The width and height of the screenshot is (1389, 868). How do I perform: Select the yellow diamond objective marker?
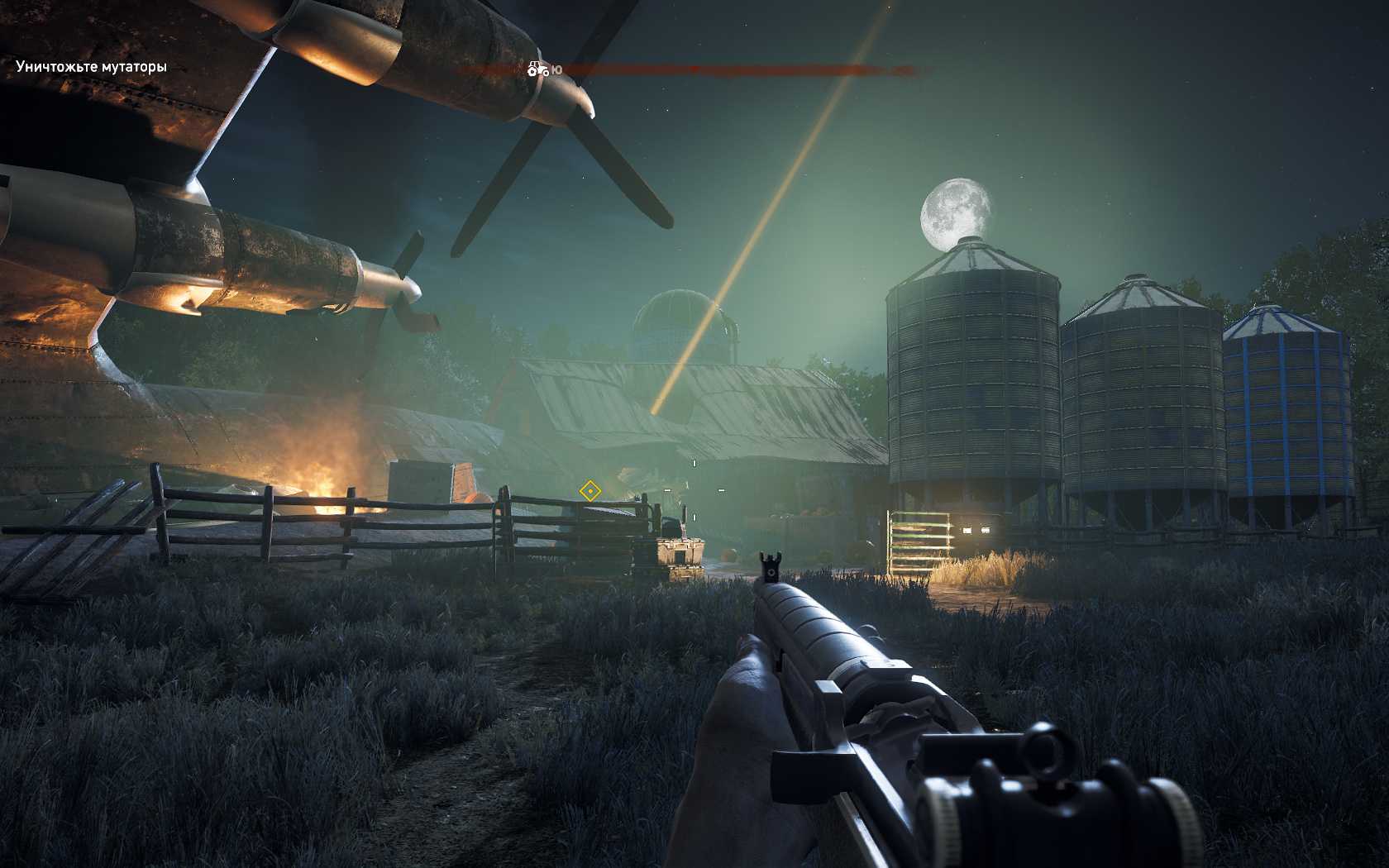589,491
